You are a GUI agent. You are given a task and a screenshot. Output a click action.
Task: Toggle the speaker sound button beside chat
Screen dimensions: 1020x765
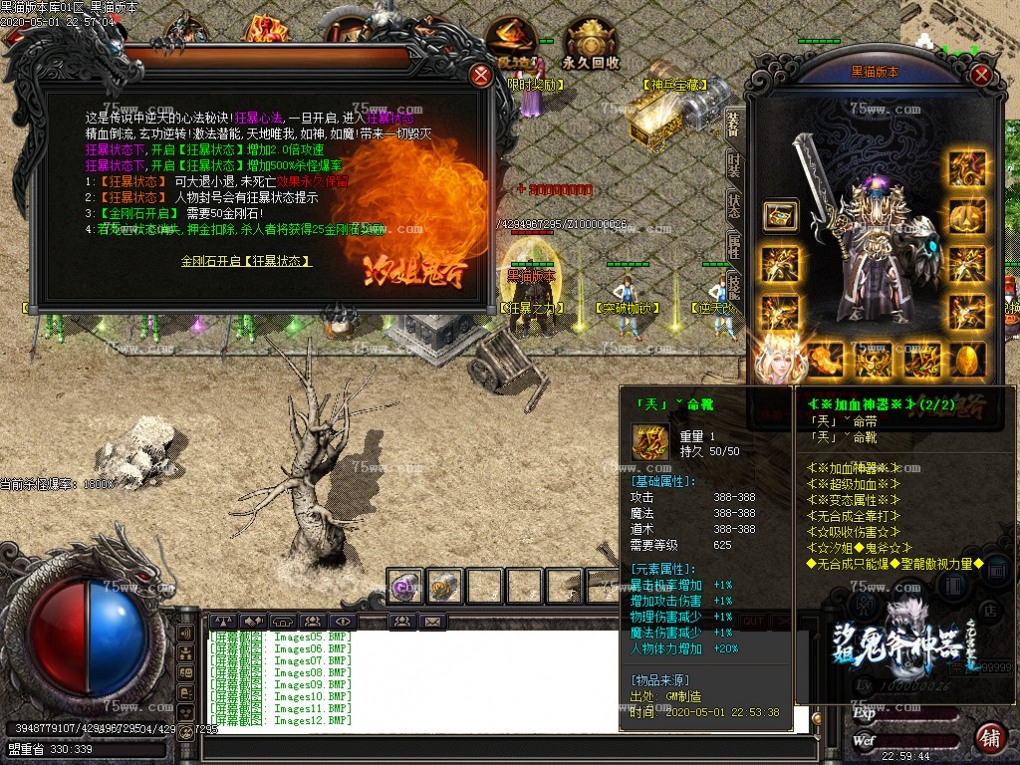point(185,633)
